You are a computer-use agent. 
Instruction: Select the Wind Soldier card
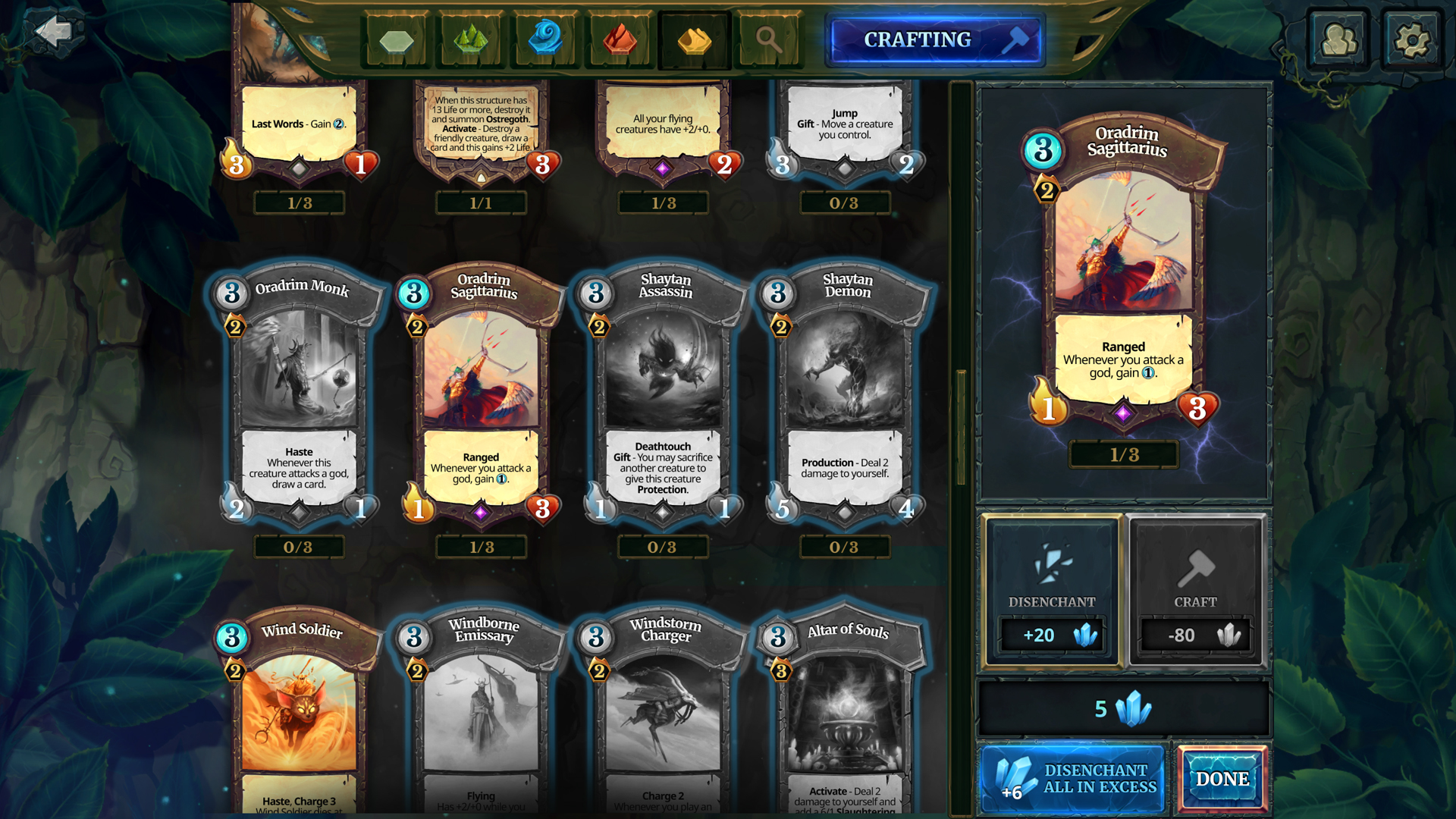pyautogui.click(x=299, y=713)
